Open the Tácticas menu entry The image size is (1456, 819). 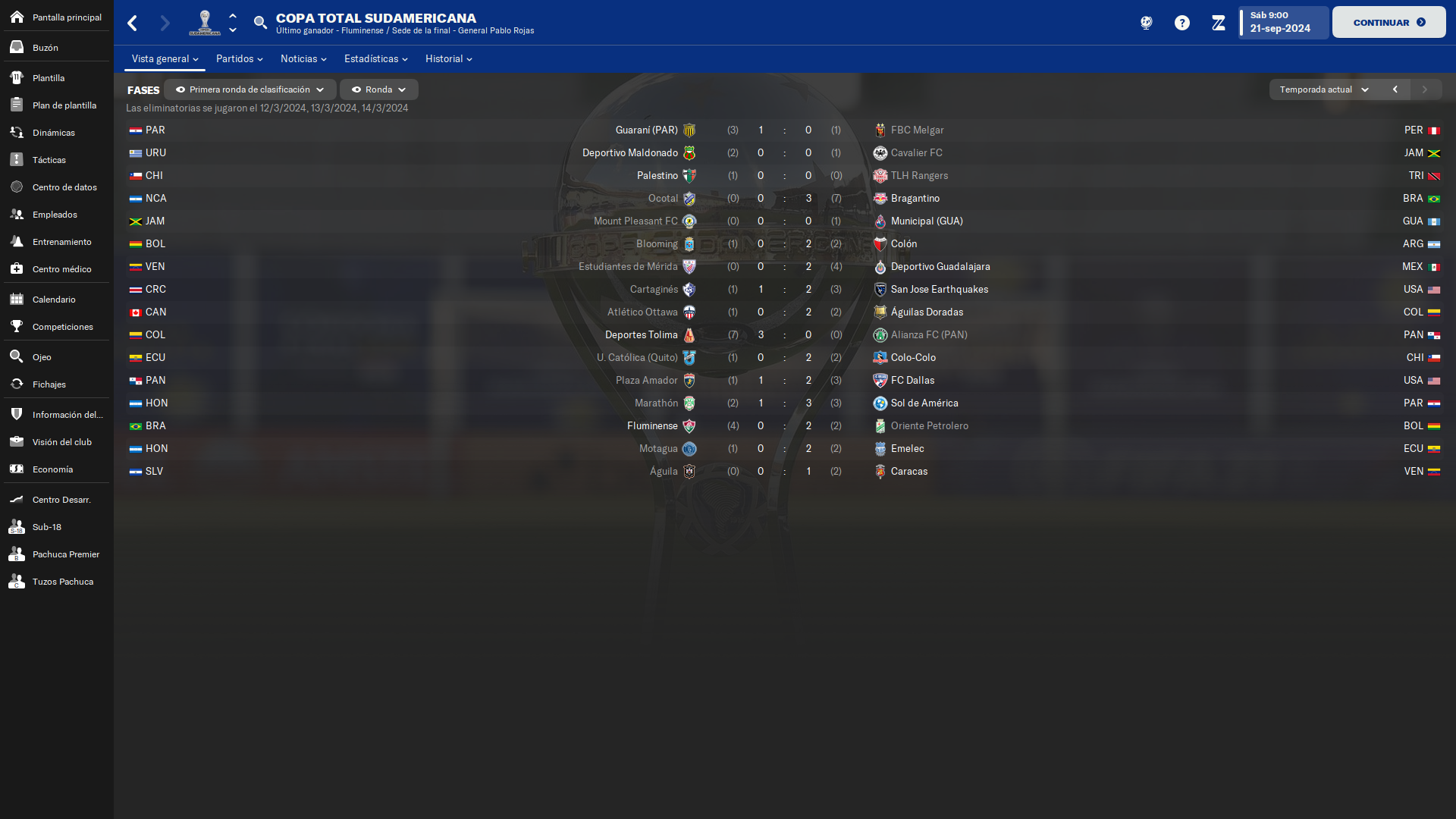(x=49, y=160)
